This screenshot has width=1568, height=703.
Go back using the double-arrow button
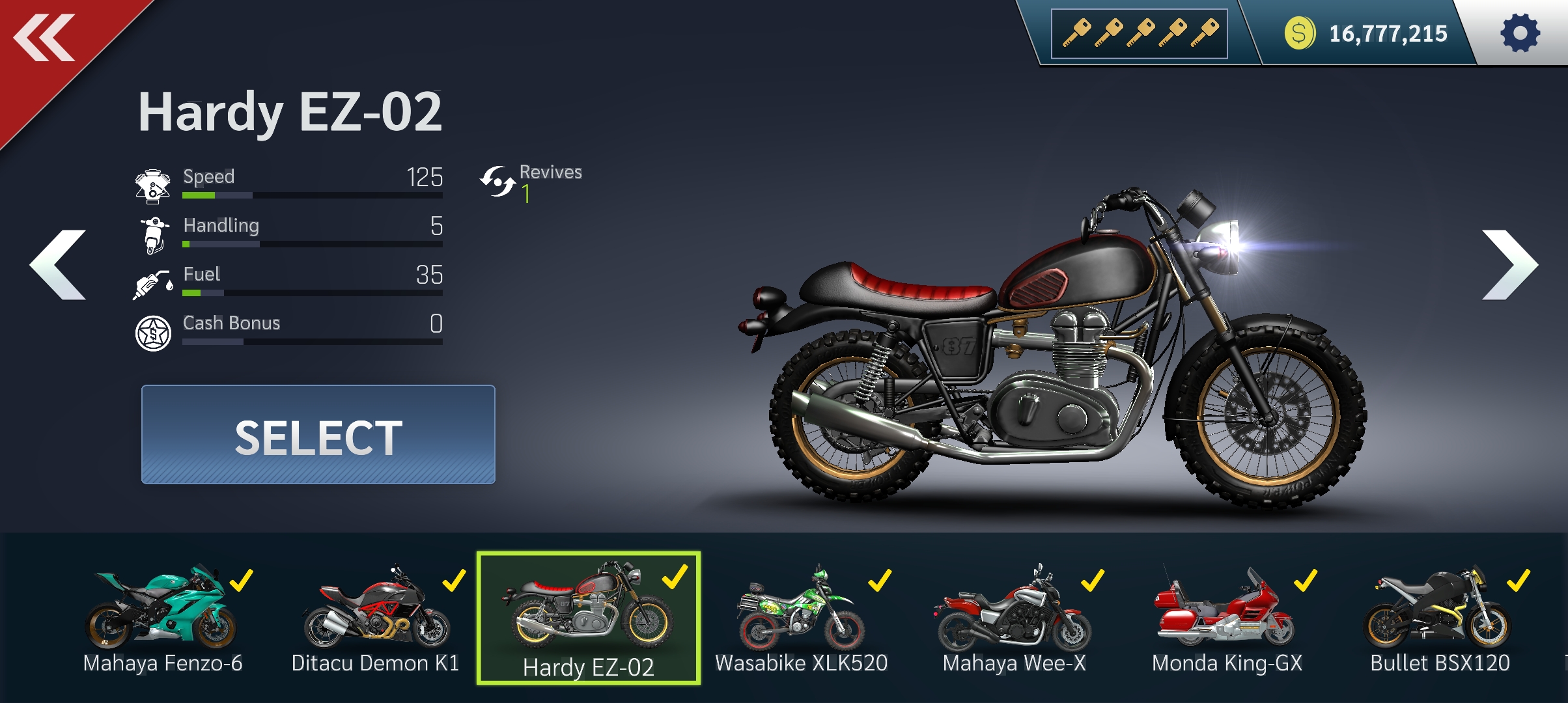tap(44, 39)
